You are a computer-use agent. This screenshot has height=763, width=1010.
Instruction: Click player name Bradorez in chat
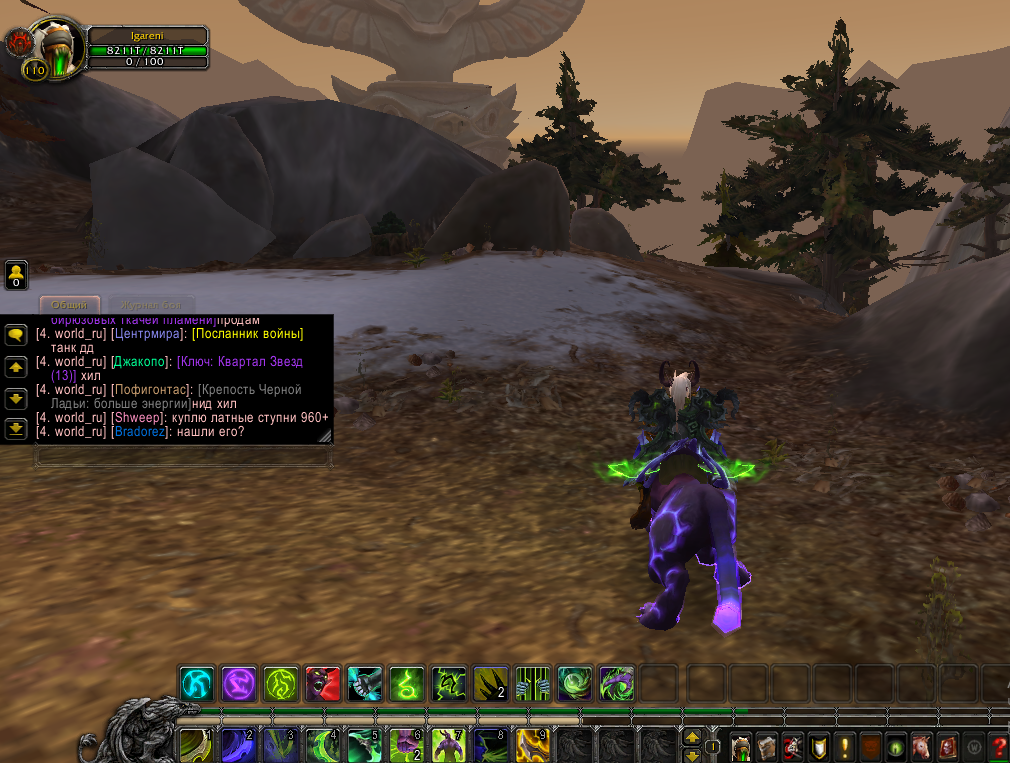click(x=140, y=432)
